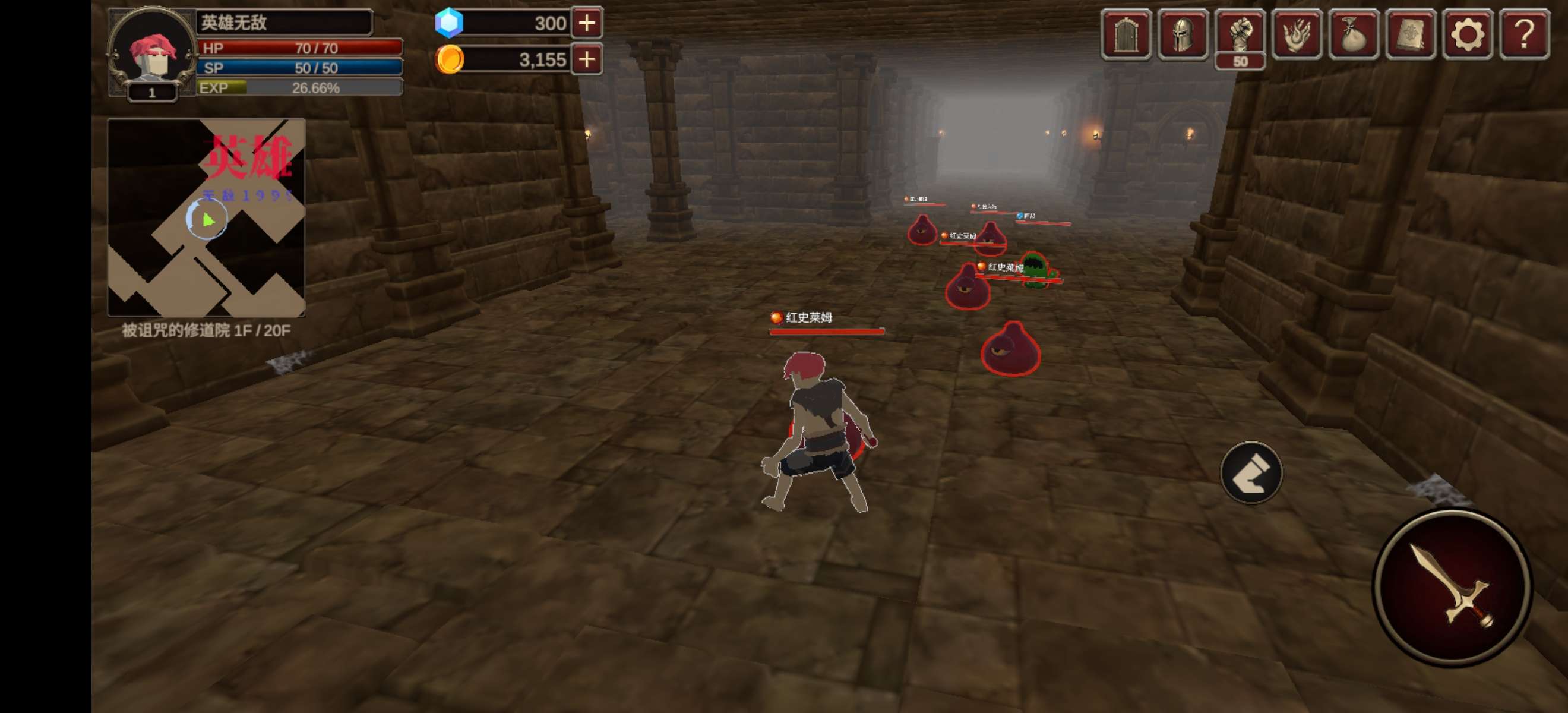Show help with the question mark button
The width and height of the screenshot is (1568, 713).
(x=1524, y=34)
